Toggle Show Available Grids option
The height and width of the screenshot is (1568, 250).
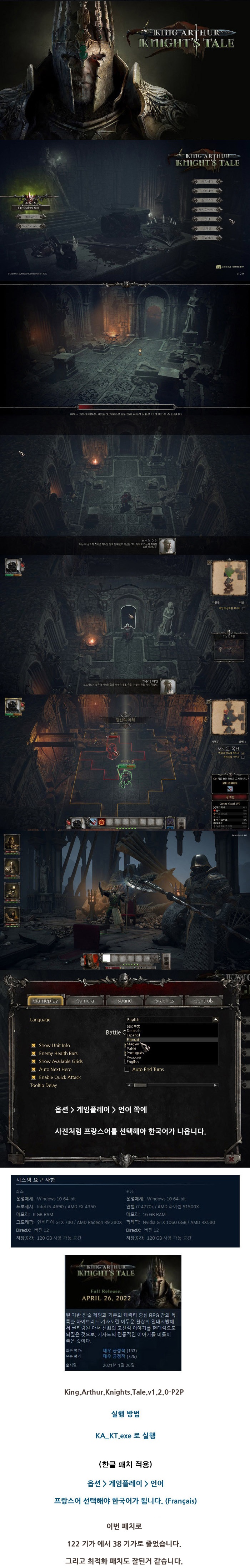coord(34,1061)
